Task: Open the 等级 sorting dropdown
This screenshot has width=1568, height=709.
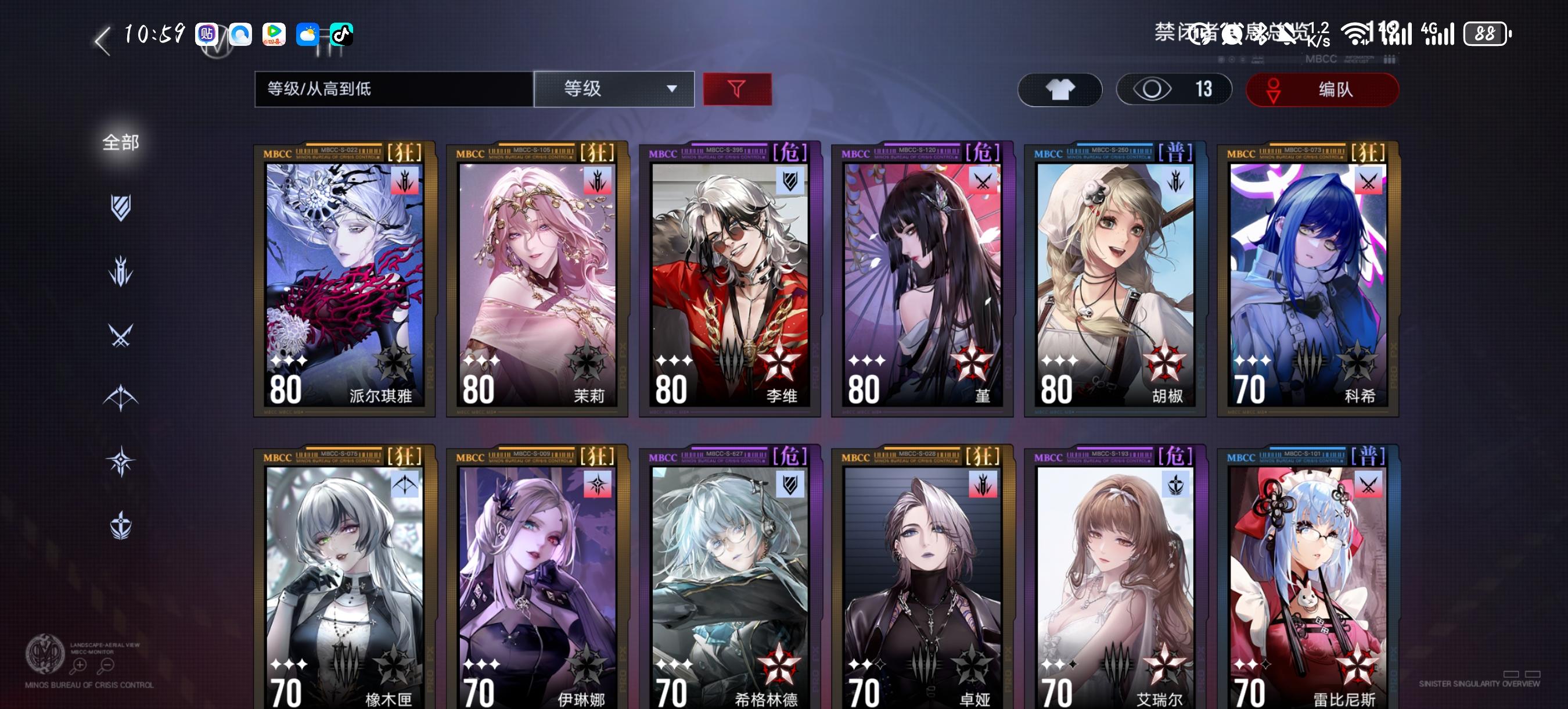Action: (613, 89)
